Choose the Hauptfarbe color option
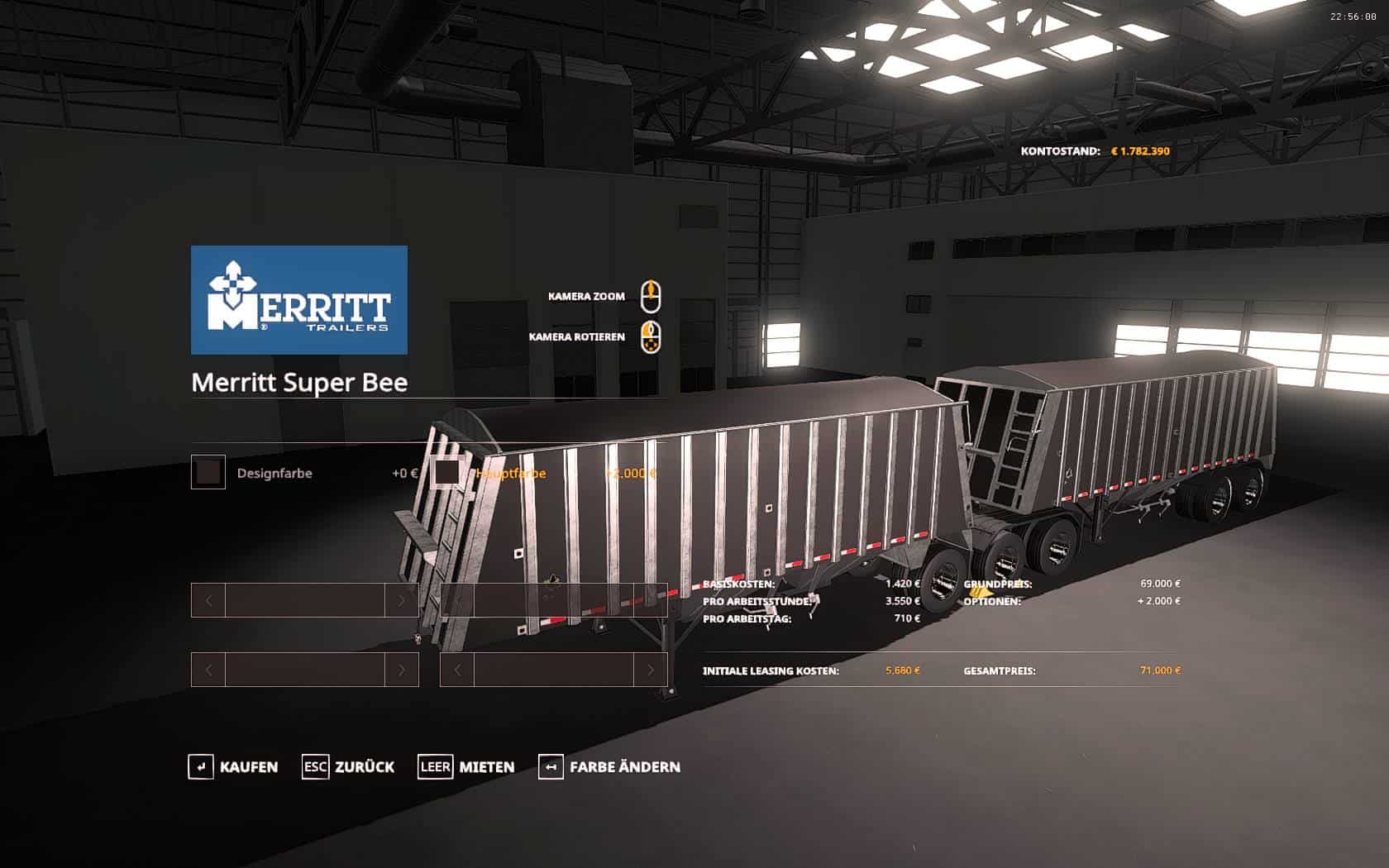Image resolution: width=1389 pixels, height=868 pixels. click(x=449, y=473)
